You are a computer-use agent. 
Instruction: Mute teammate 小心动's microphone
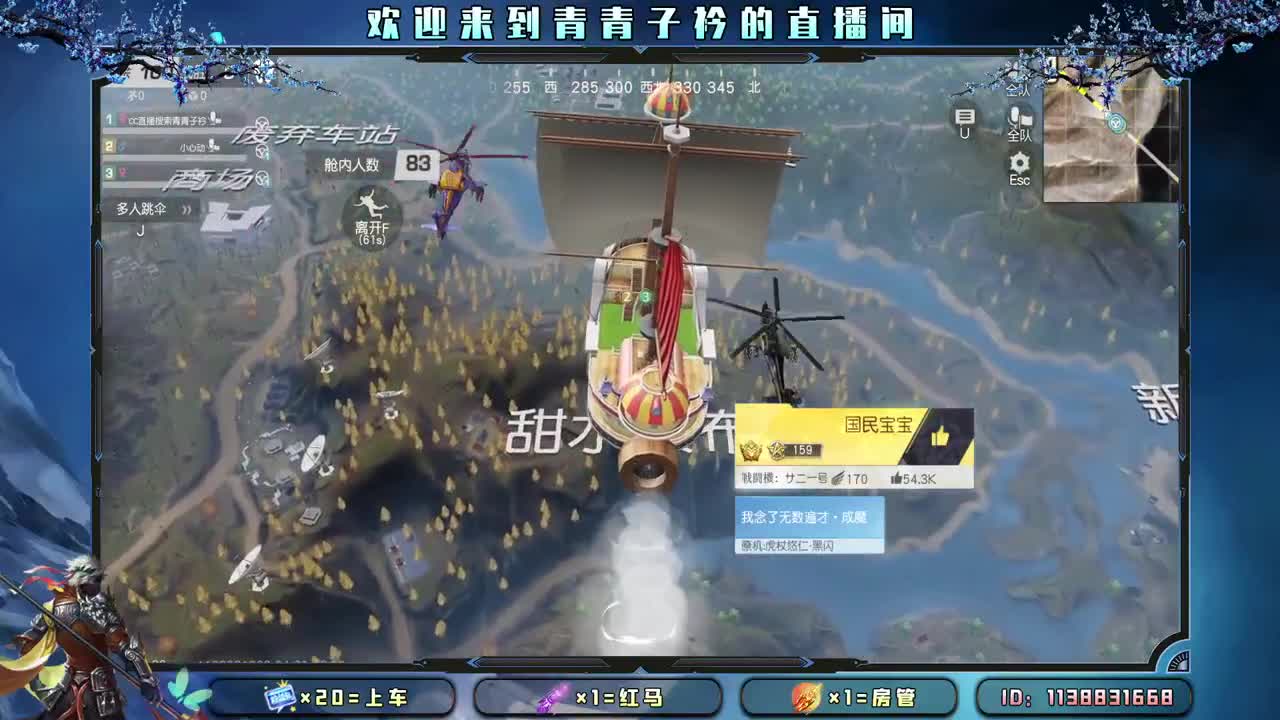tap(213, 146)
